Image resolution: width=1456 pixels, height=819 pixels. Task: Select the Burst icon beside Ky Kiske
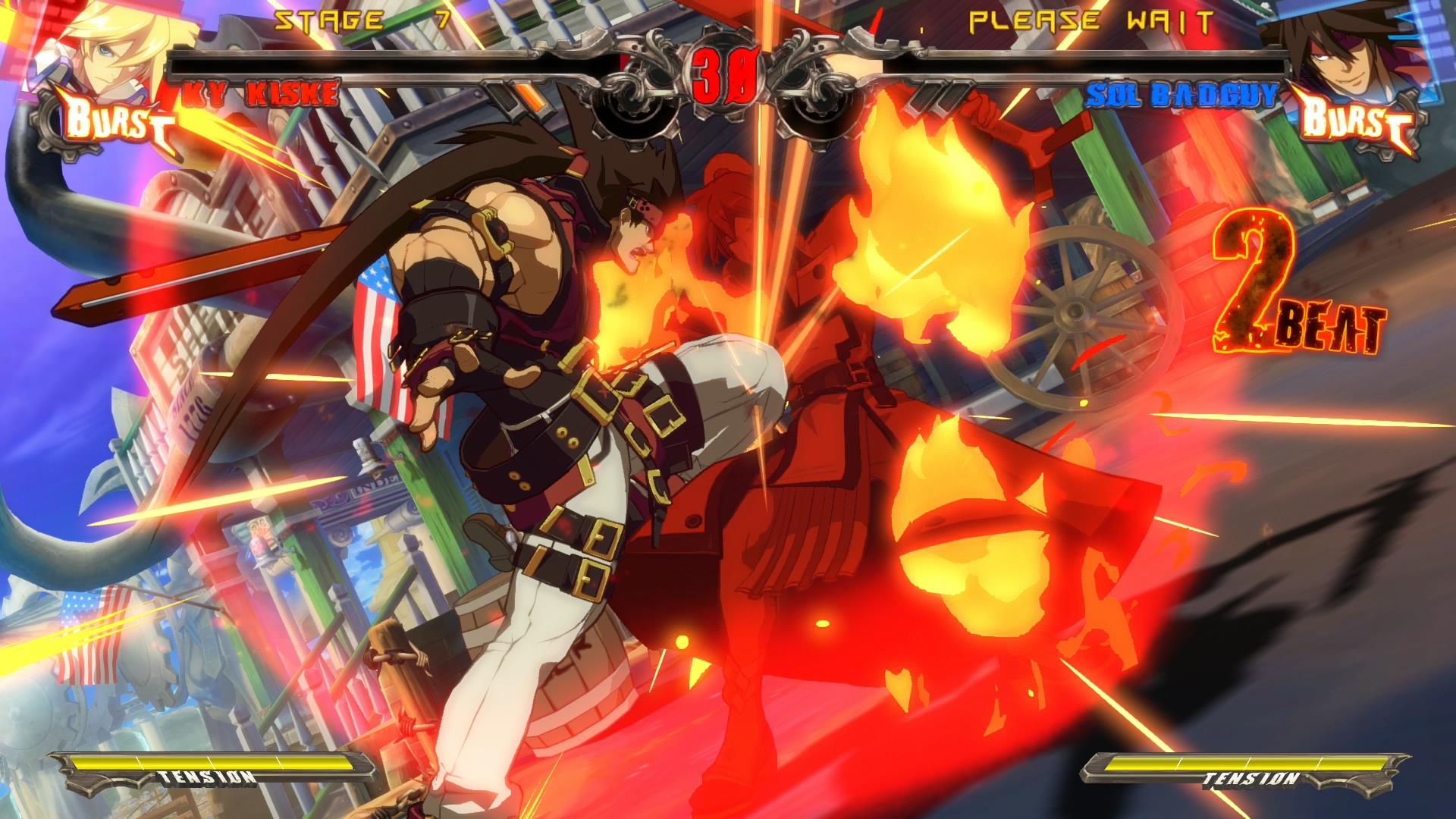click(114, 123)
